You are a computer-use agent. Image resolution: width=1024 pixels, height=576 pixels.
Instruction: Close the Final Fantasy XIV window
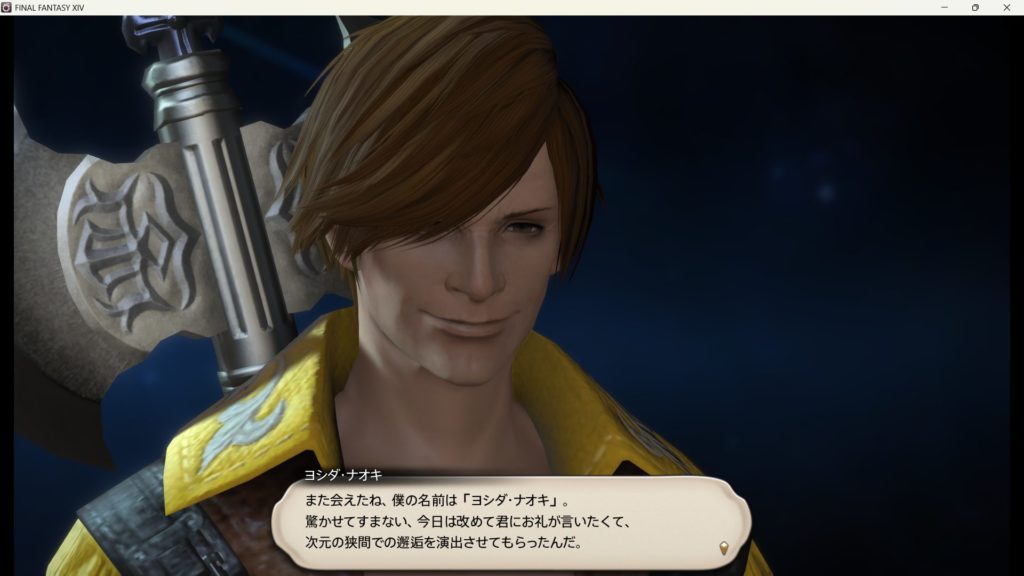tap(1007, 7)
